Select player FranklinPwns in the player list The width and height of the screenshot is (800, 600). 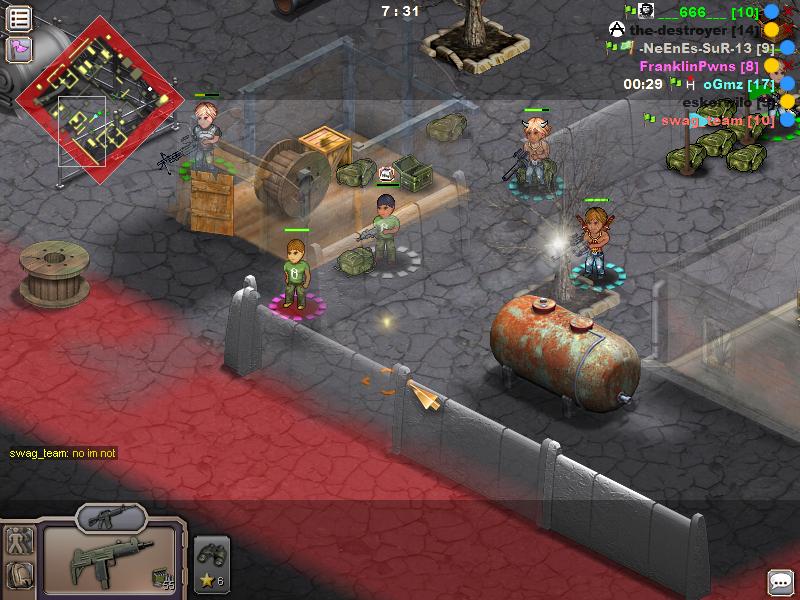pyautogui.click(x=700, y=66)
